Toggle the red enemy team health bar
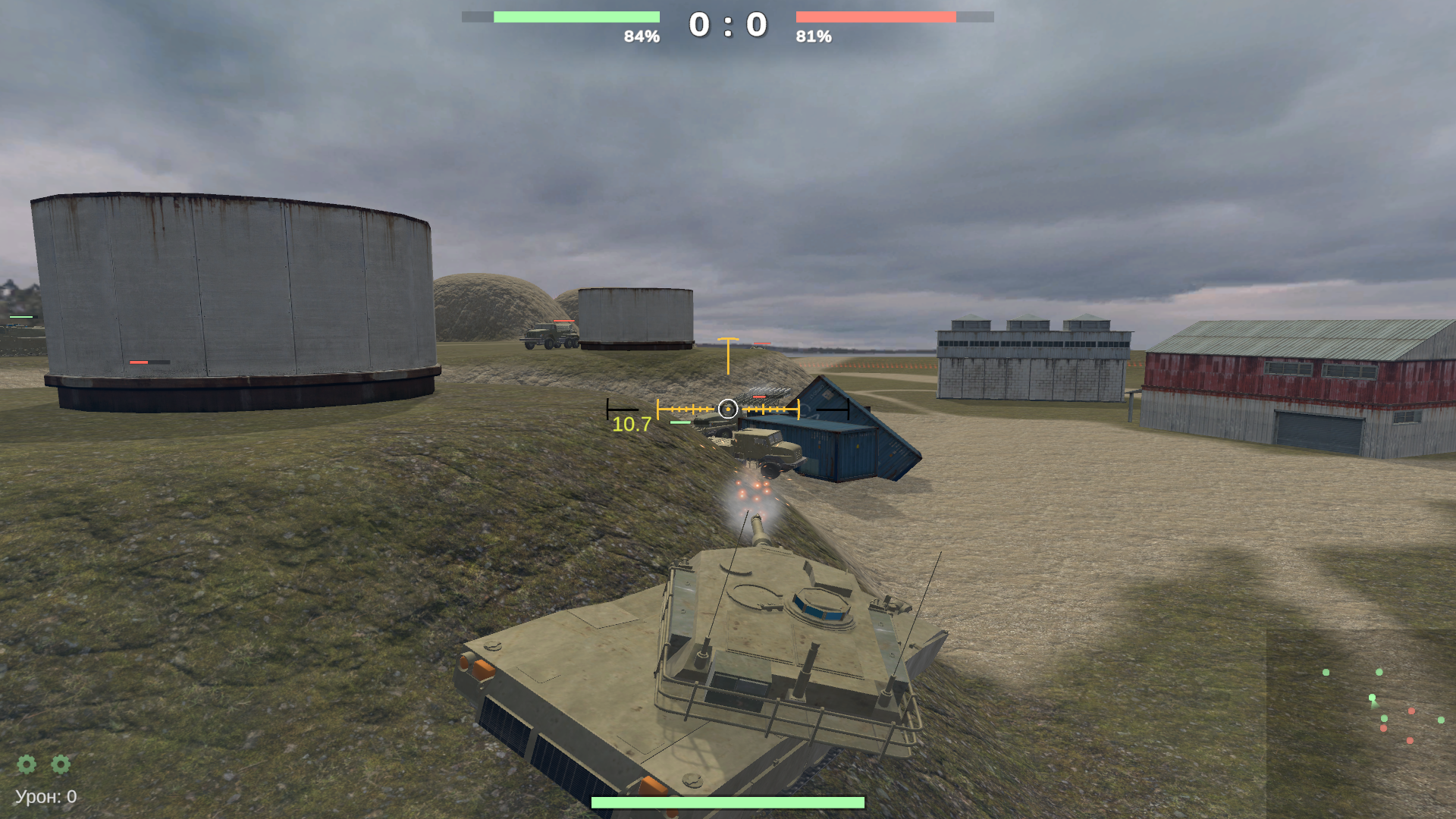 tap(876, 16)
